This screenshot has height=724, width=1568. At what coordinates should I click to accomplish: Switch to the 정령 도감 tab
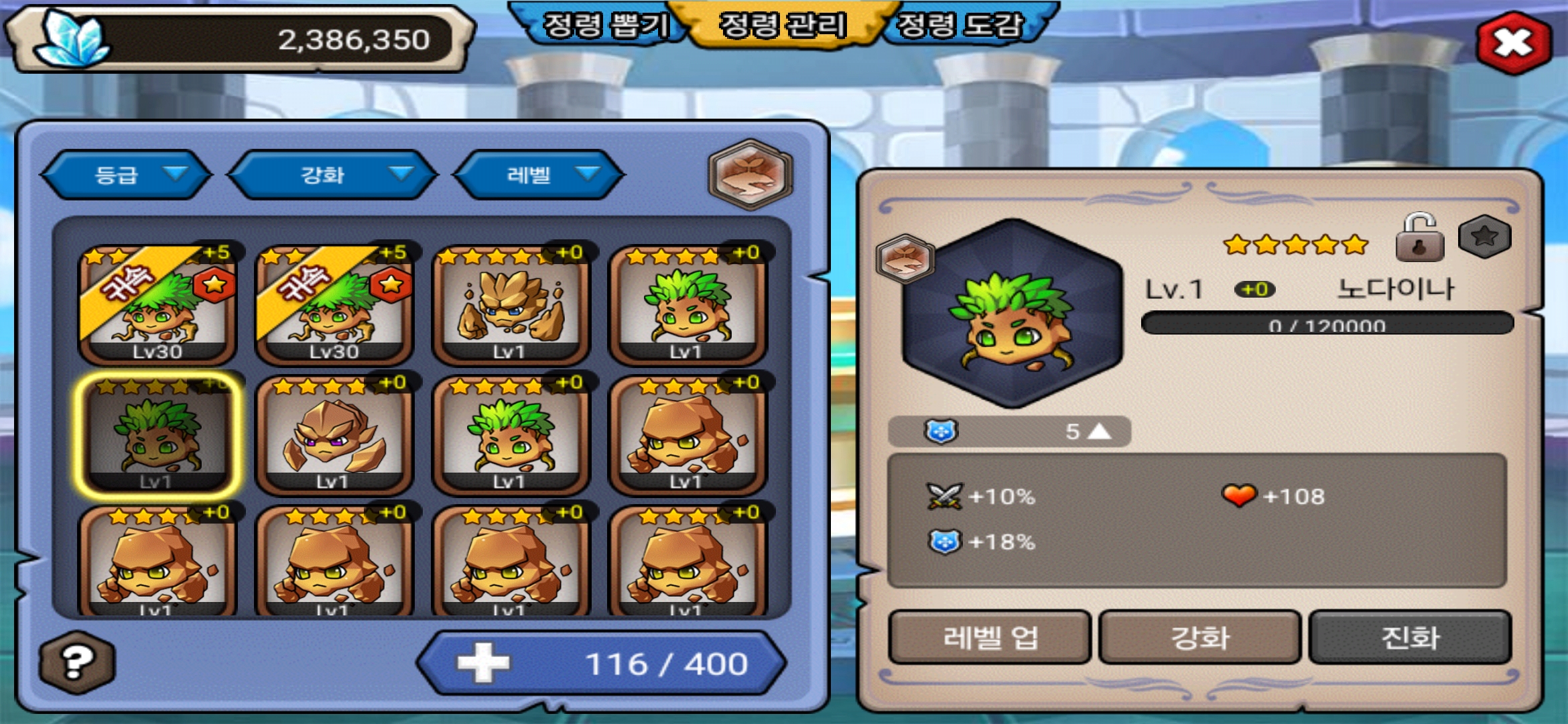click(x=960, y=25)
